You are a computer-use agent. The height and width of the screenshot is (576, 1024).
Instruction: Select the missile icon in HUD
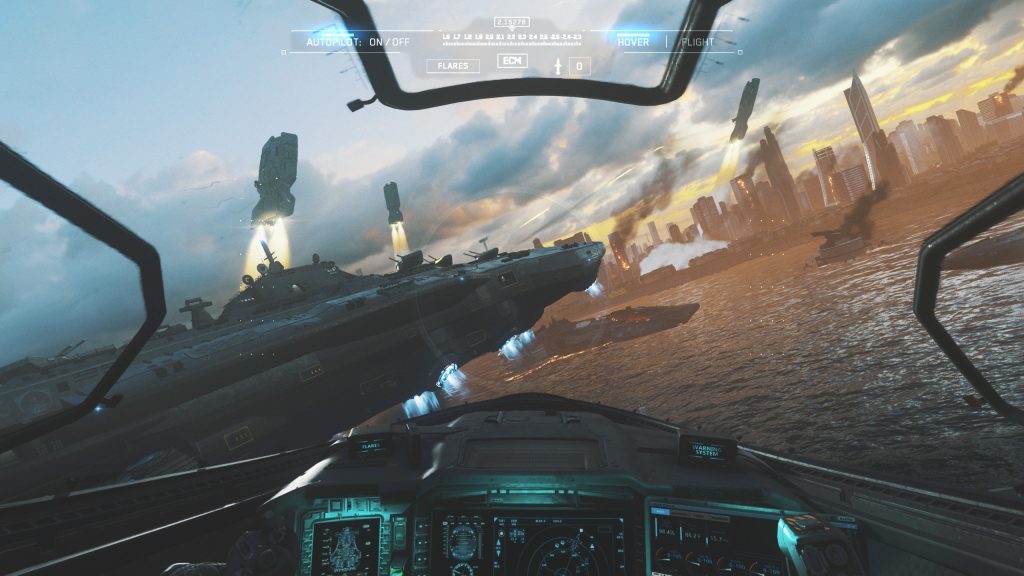(557, 66)
